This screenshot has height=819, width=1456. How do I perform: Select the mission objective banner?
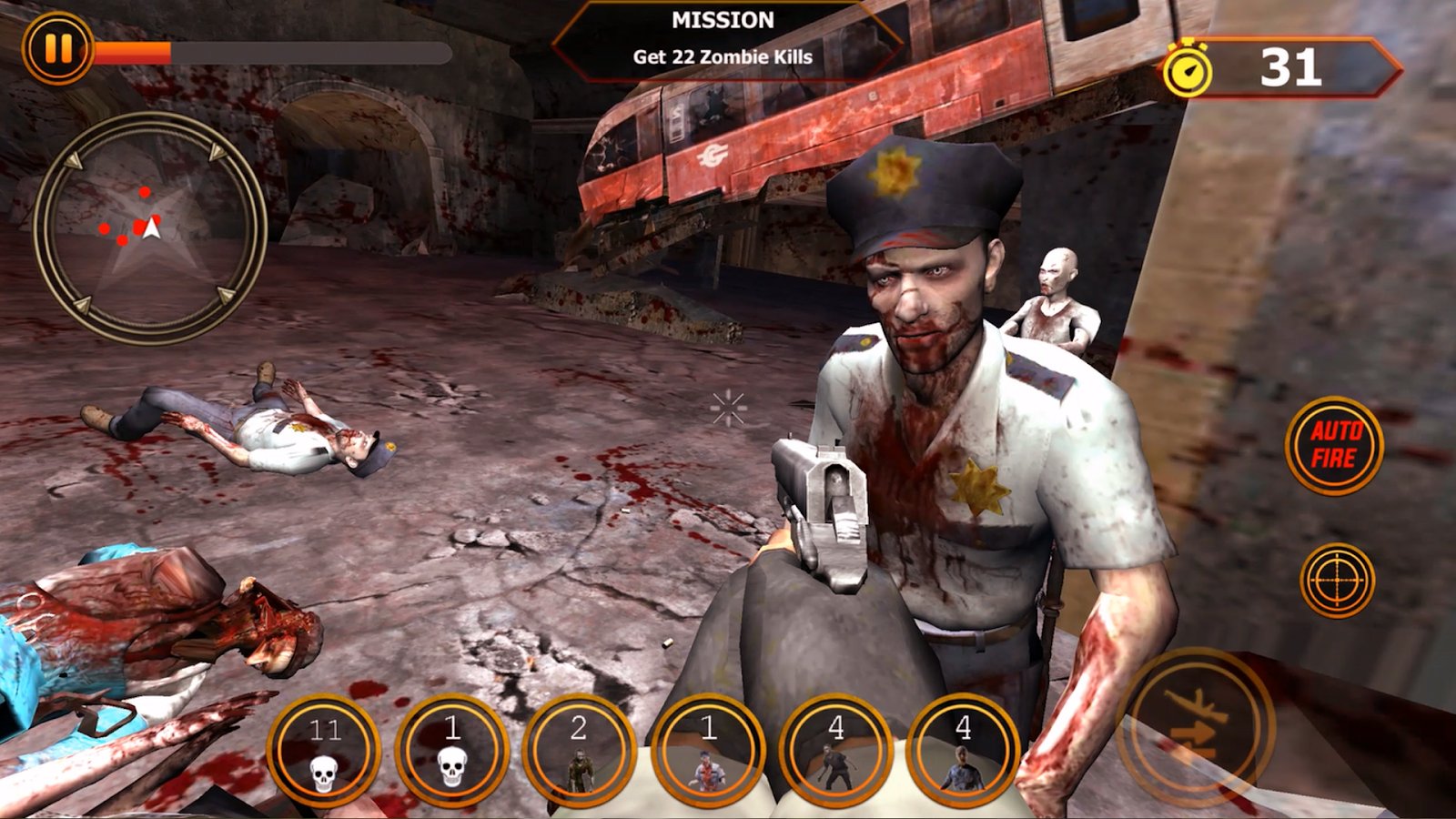tap(723, 41)
